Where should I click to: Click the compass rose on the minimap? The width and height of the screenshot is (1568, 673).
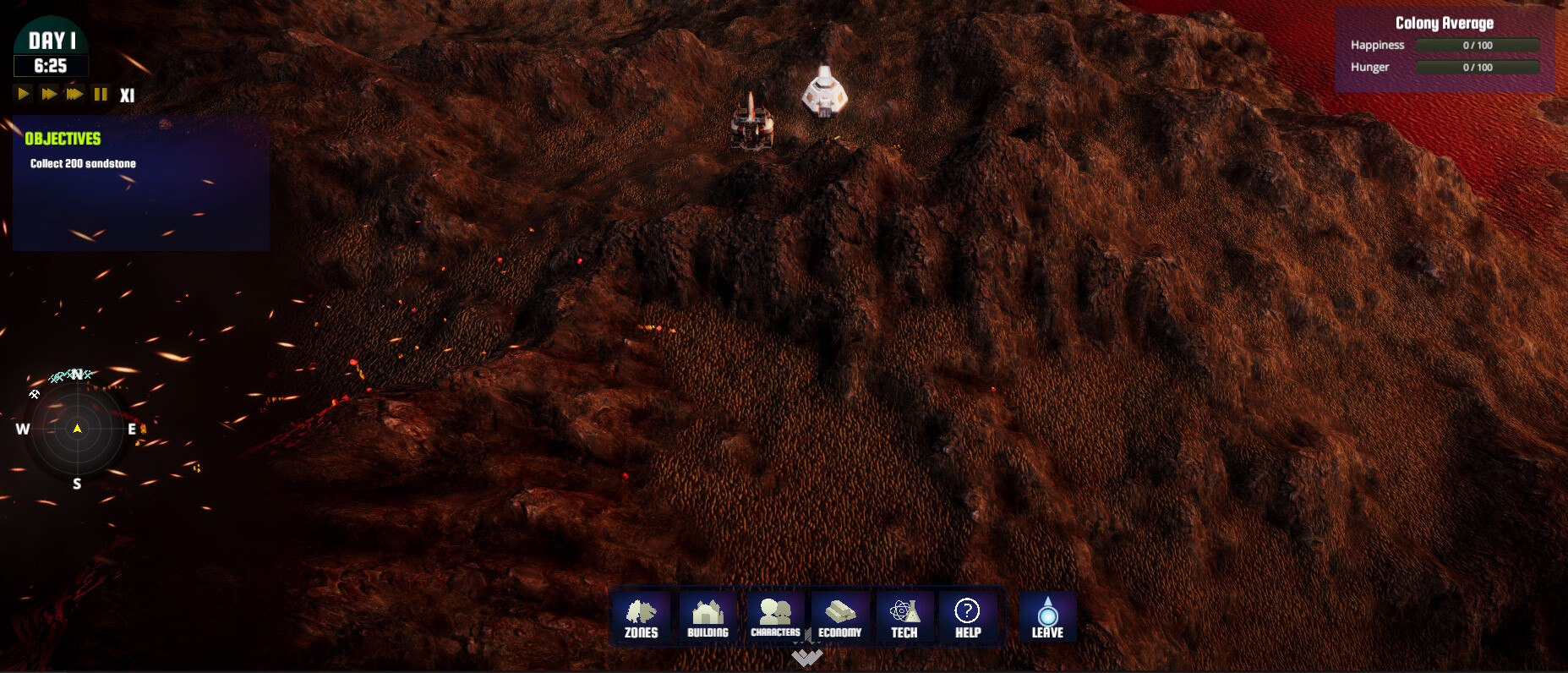click(x=77, y=429)
